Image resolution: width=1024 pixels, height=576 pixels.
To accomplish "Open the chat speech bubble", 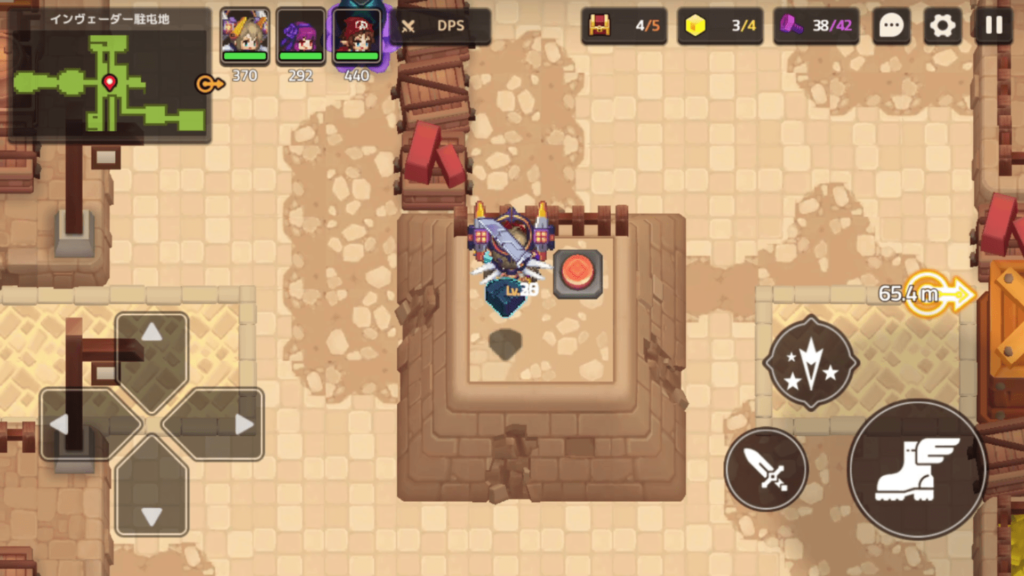I will coord(890,27).
